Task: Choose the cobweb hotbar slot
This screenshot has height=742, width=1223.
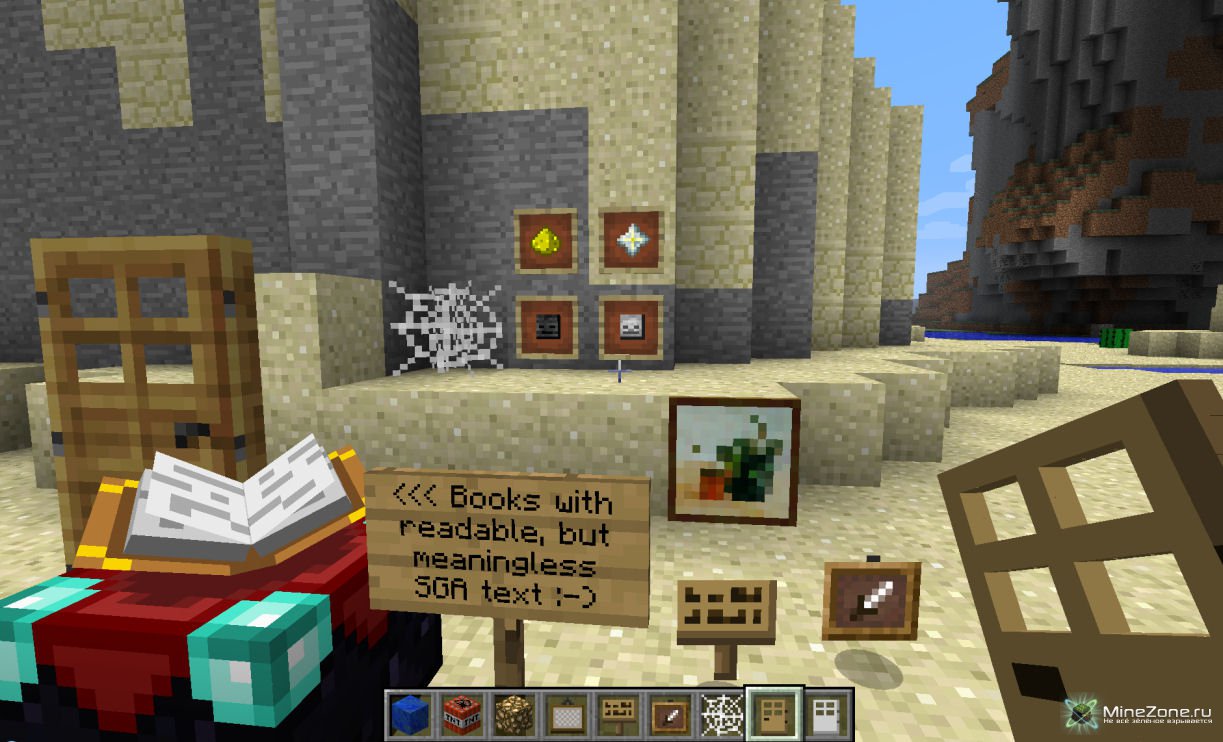Action: [x=722, y=713]
